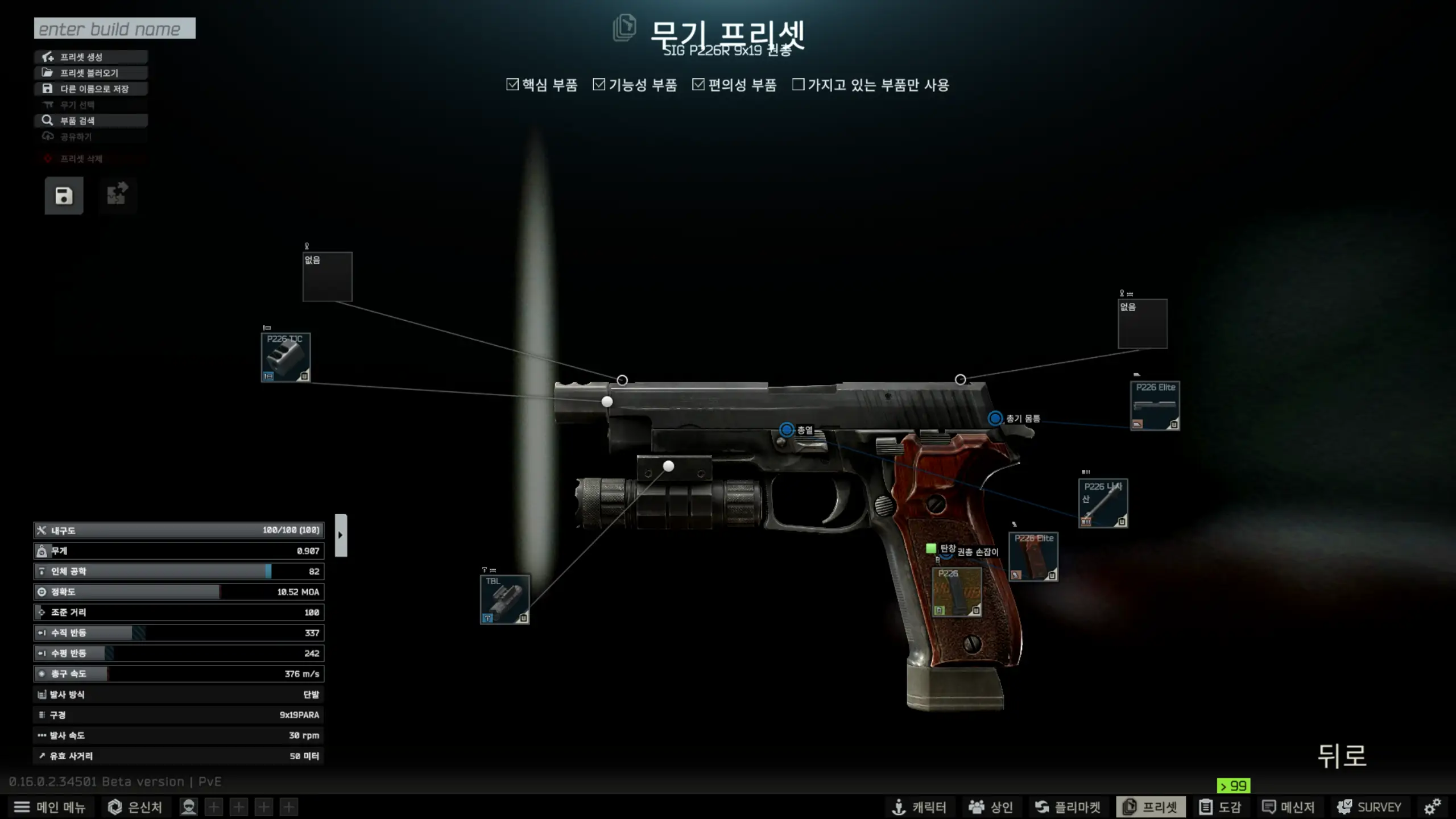Create a new preset (프리셋 생성)
This screenshot has width=1456, height=819.
91,57
